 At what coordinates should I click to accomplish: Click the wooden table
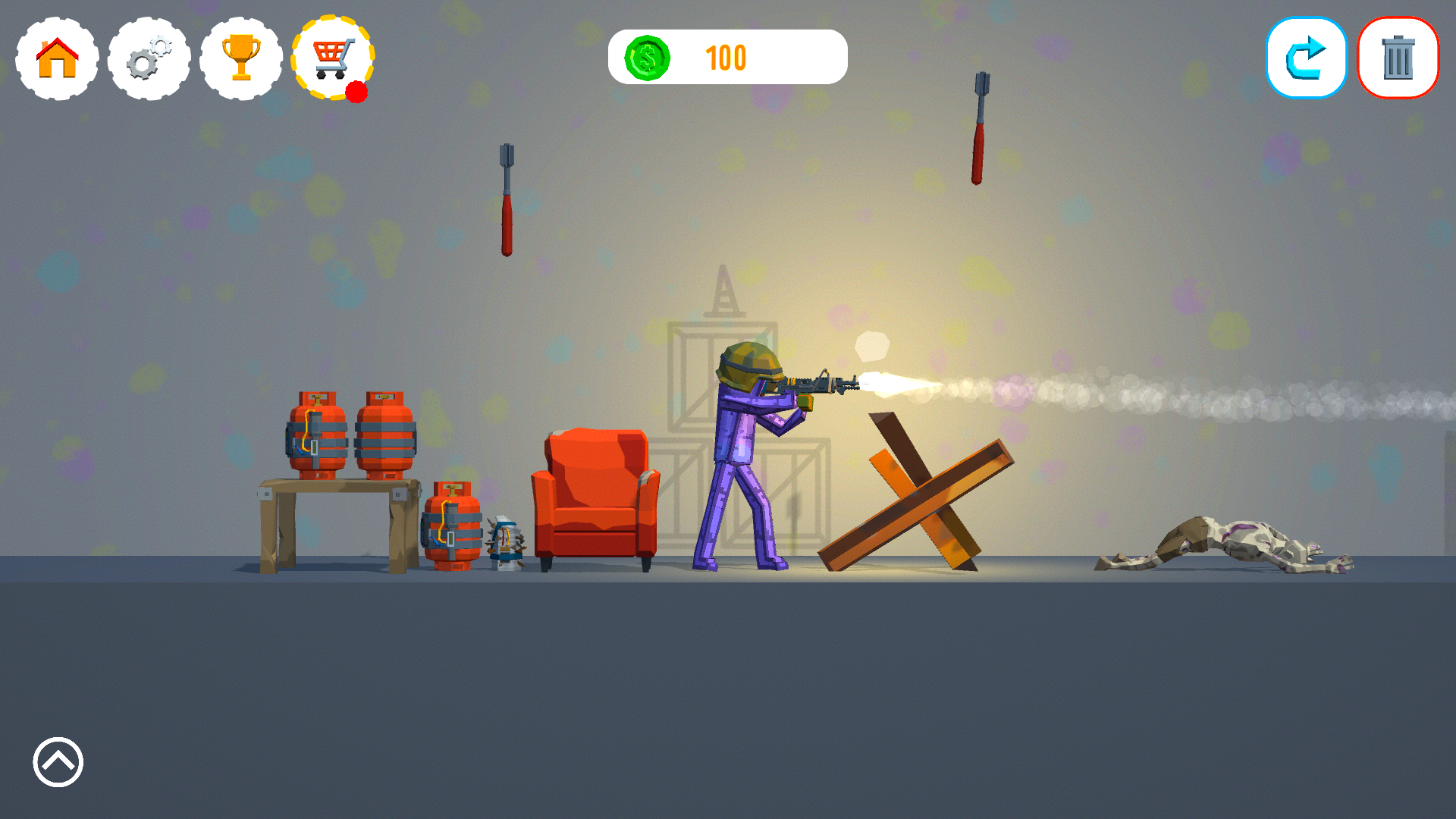pyautogui.click(x=334, y=489)
